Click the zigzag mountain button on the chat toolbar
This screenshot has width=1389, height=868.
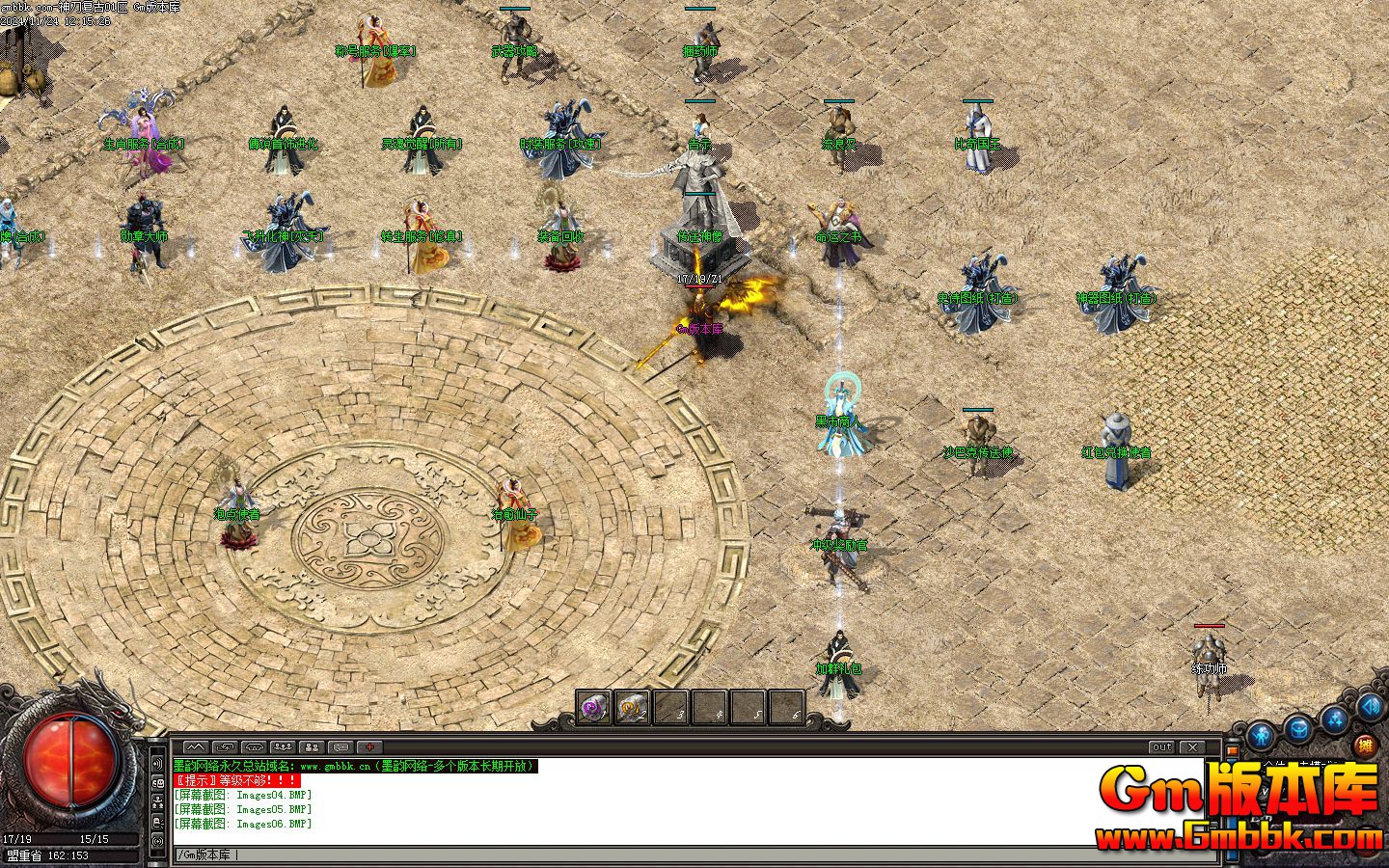pos(196,747)
